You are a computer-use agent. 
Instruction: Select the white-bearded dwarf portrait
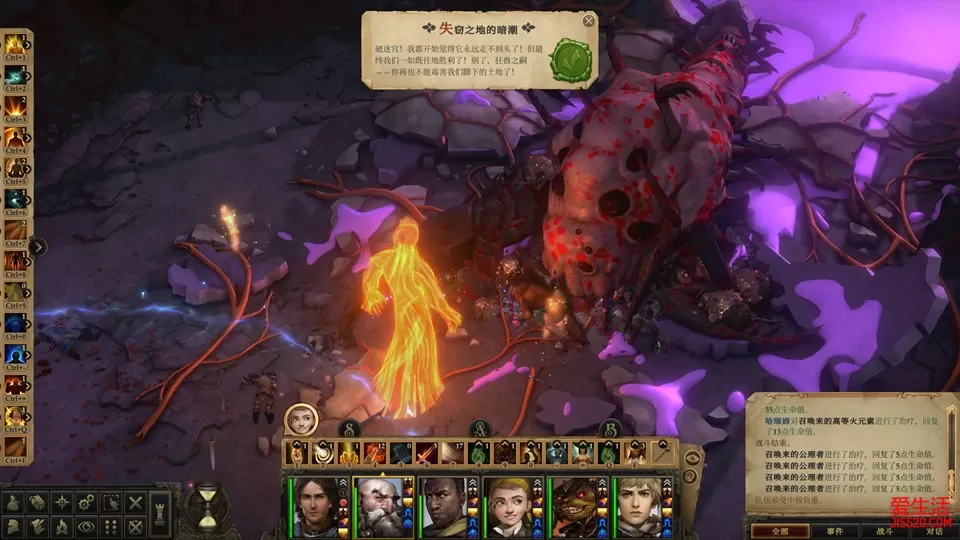point(380,506)
